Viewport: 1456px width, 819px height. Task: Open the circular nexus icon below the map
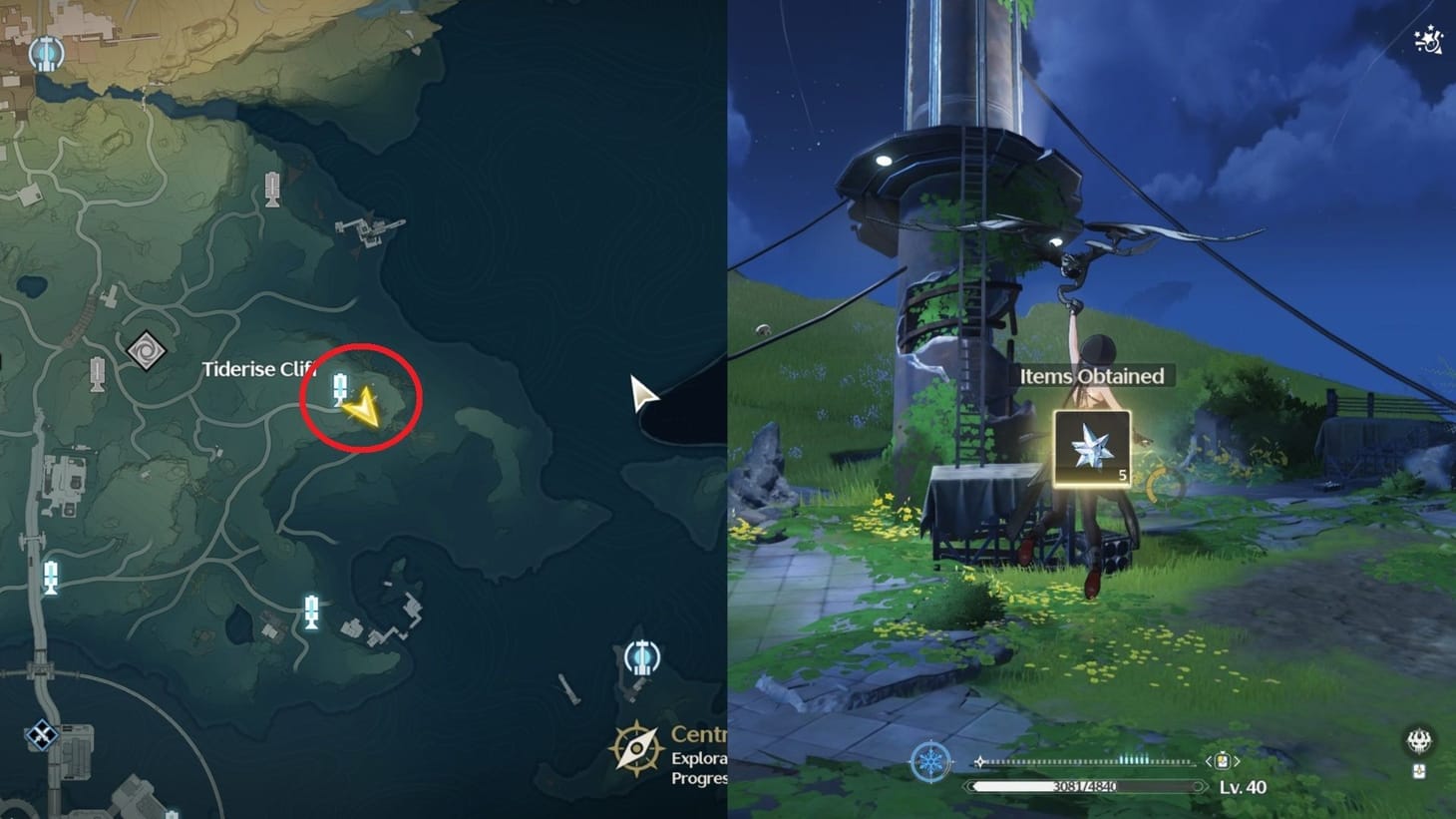point(643,658)
